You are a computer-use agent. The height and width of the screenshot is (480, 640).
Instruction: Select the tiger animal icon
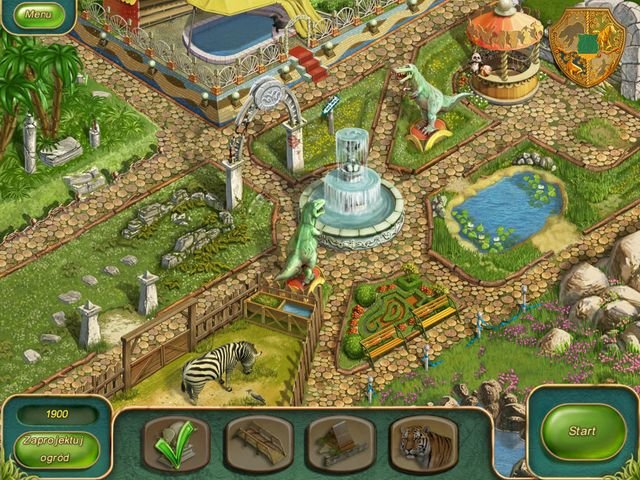(x=423, y=443)
